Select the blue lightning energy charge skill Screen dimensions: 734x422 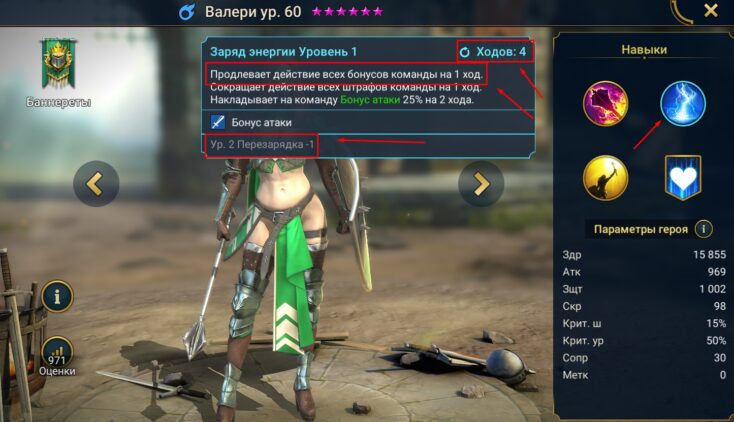point(683,103)
